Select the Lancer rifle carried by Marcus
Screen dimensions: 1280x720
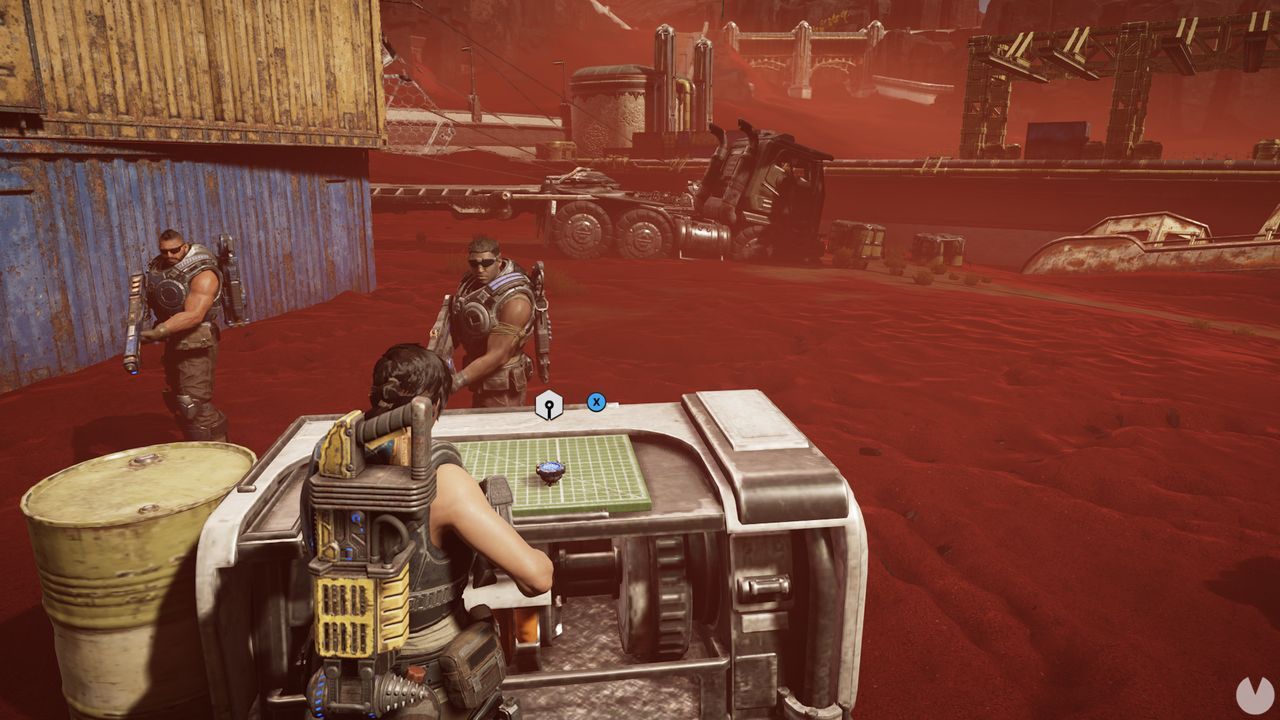click(134, 322)
